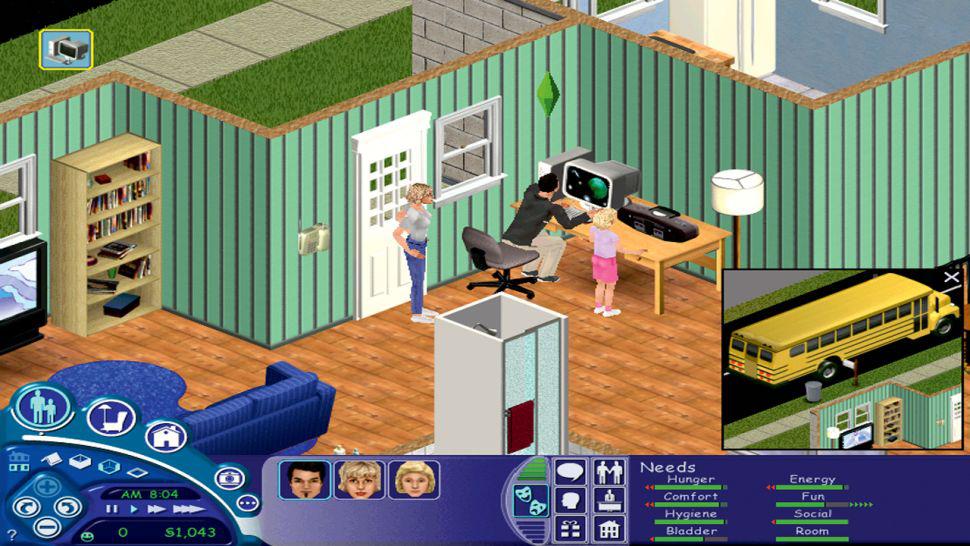Set game speed to normal play
970x546 pixels.
click(134, 509)
